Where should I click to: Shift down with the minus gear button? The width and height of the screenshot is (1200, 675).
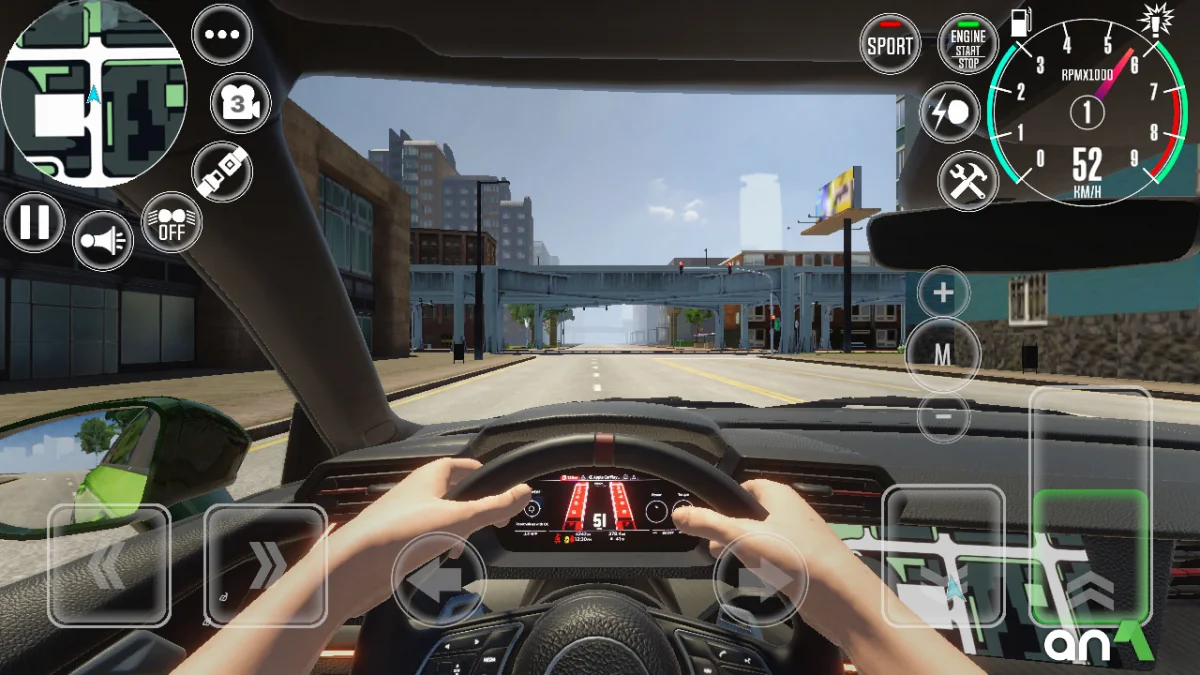(x=943, y=416)
